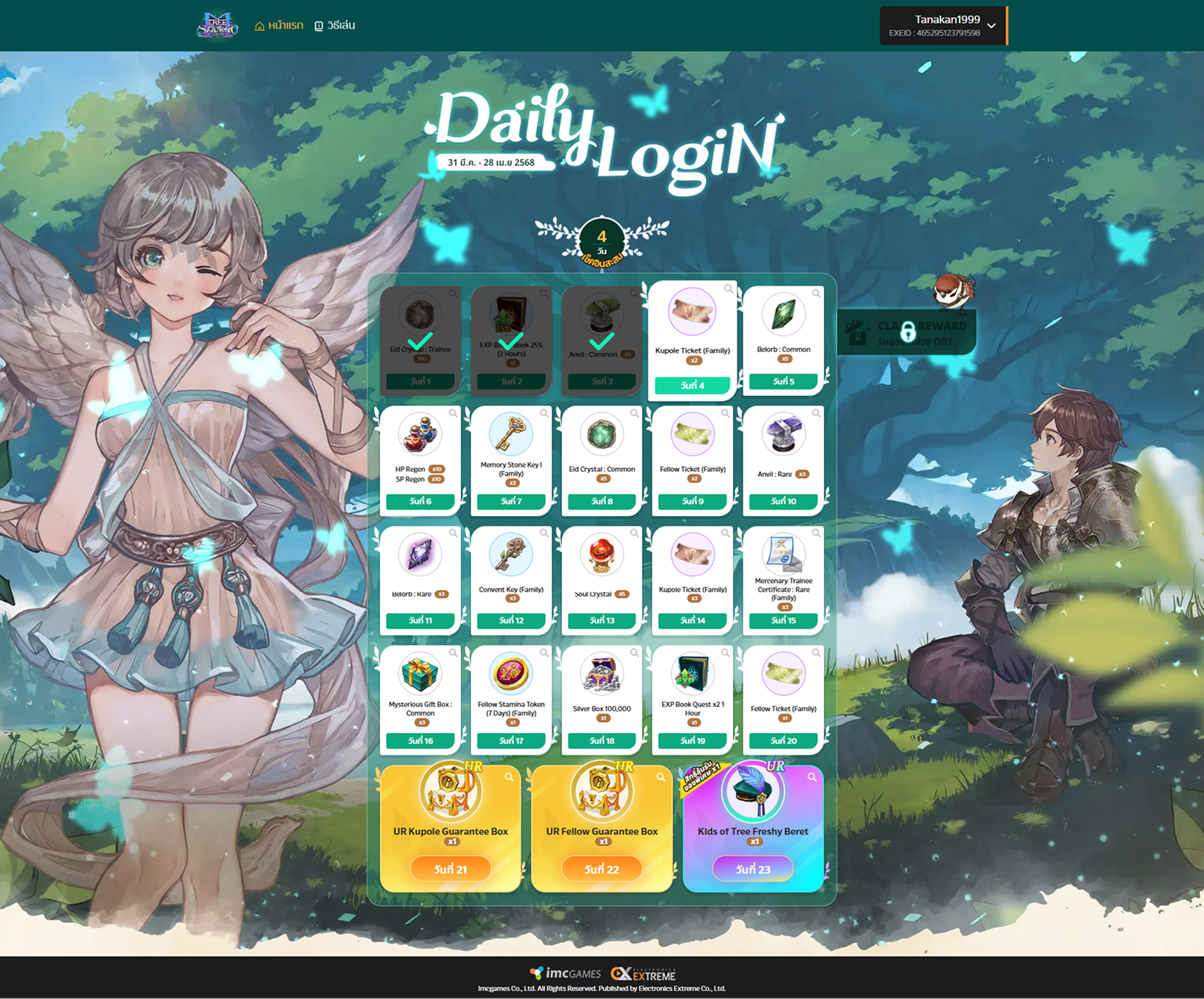Select the Mercenary Trainee Certificate Rare card
The image size is (1204, 999).
point(783,579)
